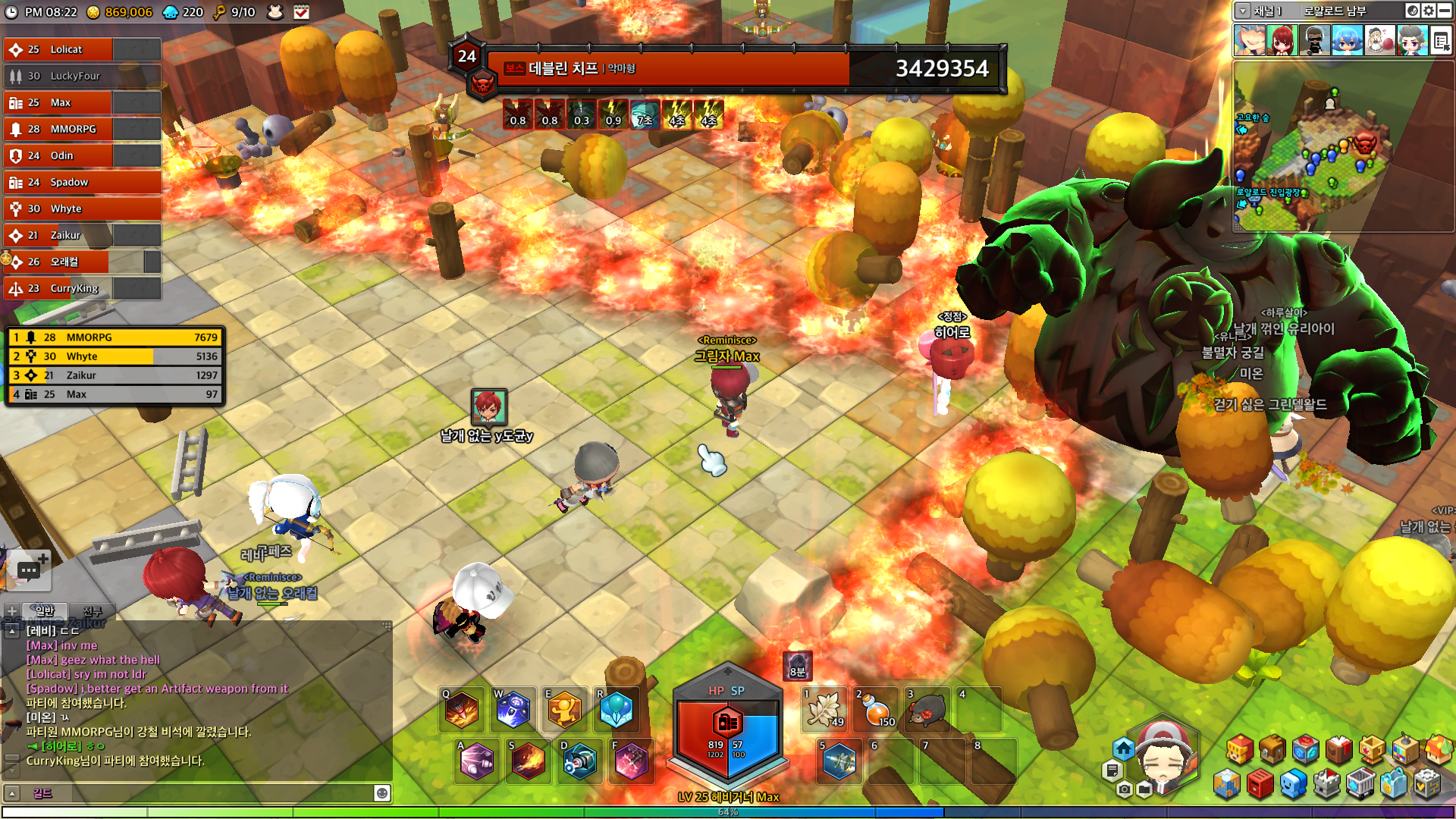
Task: Open the camera screenshot button
Action: [1125, 789]
